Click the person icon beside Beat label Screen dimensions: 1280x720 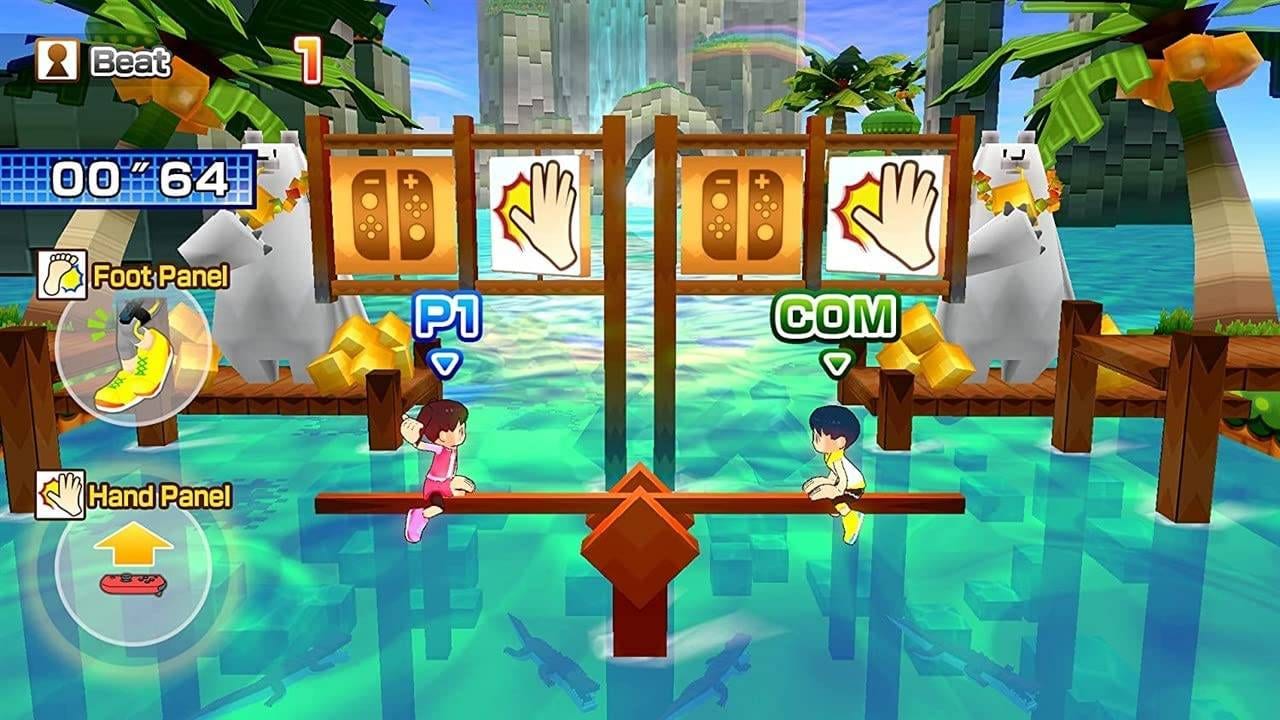click(x=54, y=59)
